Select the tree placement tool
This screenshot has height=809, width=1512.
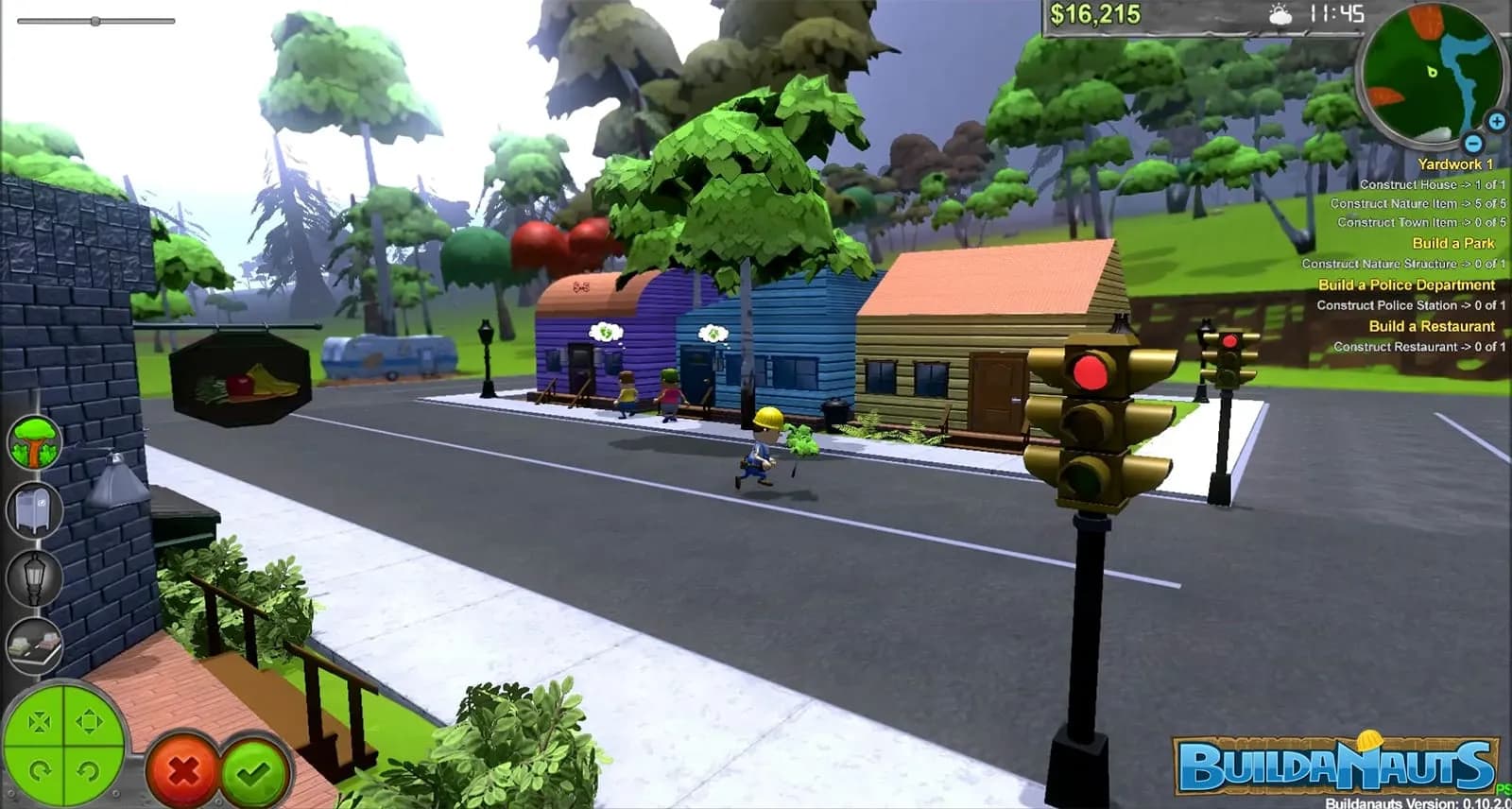pos(34,440)
